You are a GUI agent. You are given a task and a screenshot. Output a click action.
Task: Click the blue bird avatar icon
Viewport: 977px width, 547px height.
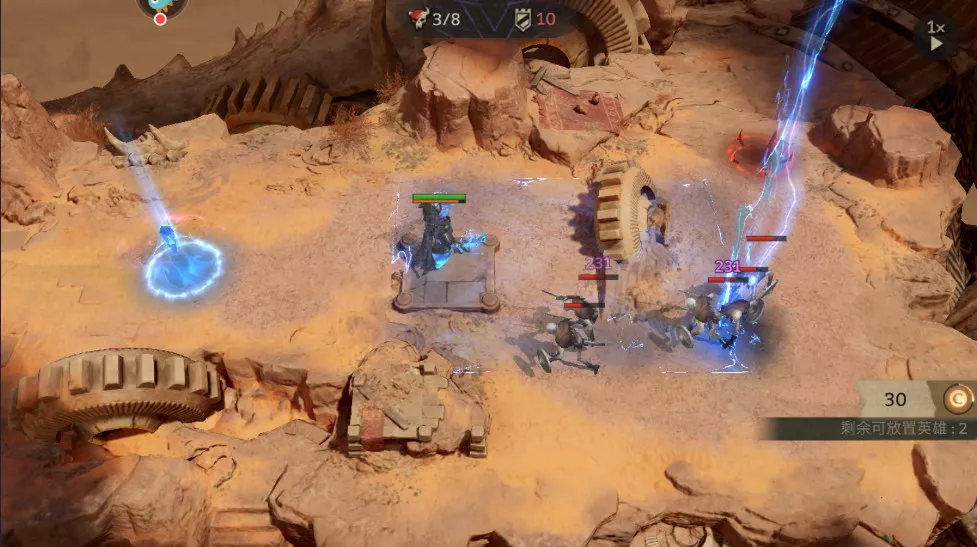pyautogui.click(x=161, y=5)
